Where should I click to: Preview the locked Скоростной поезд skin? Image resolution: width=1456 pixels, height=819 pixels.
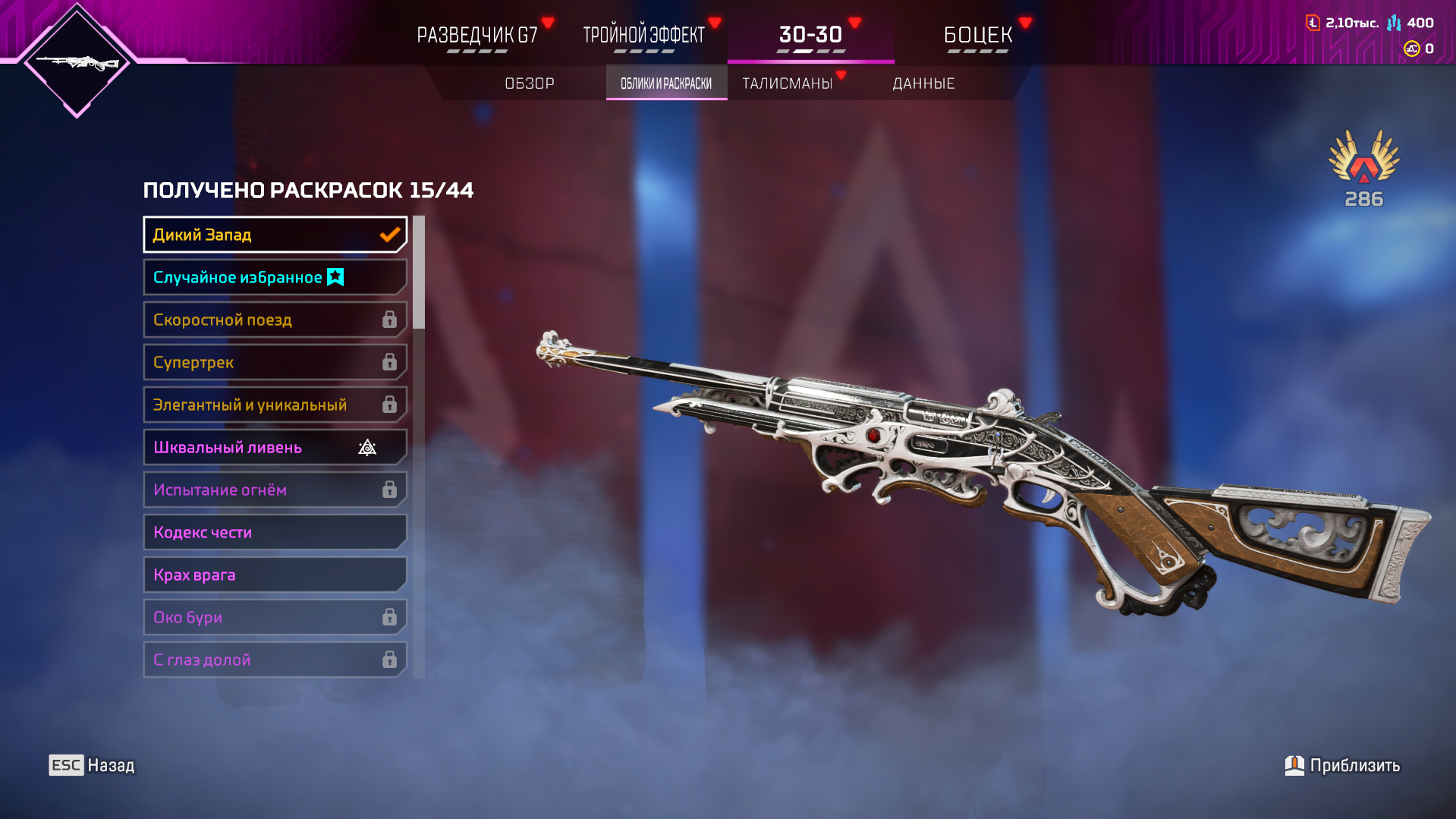pos(275,320)
